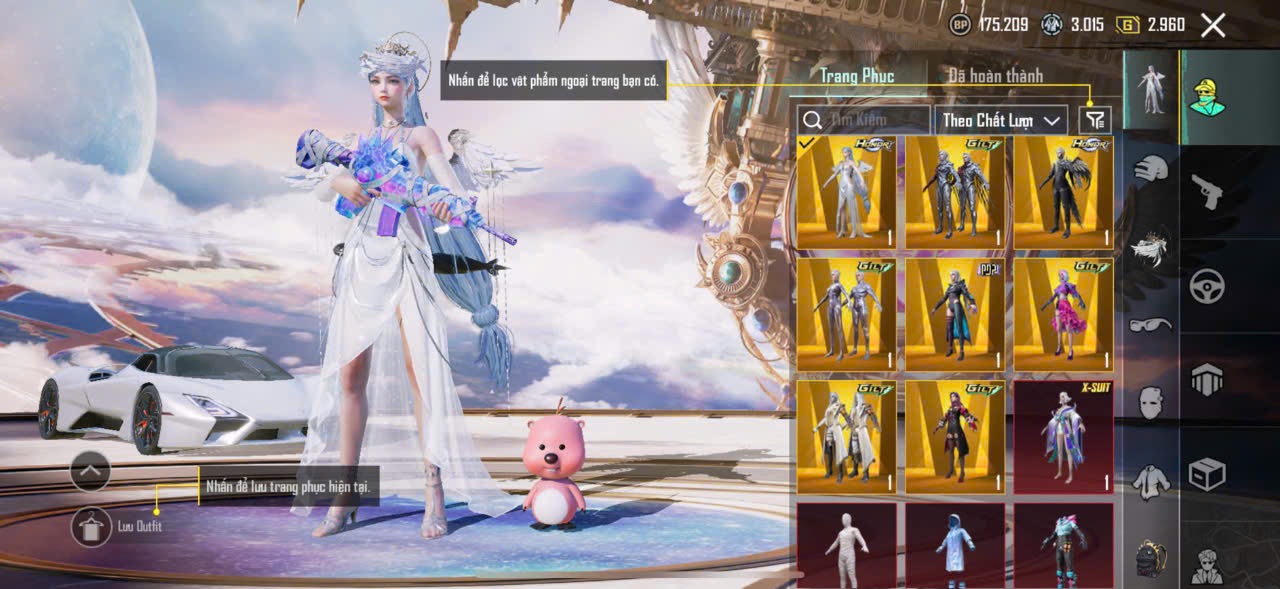Click the Tìm Kiếm search field

click(x=864, y=120)
